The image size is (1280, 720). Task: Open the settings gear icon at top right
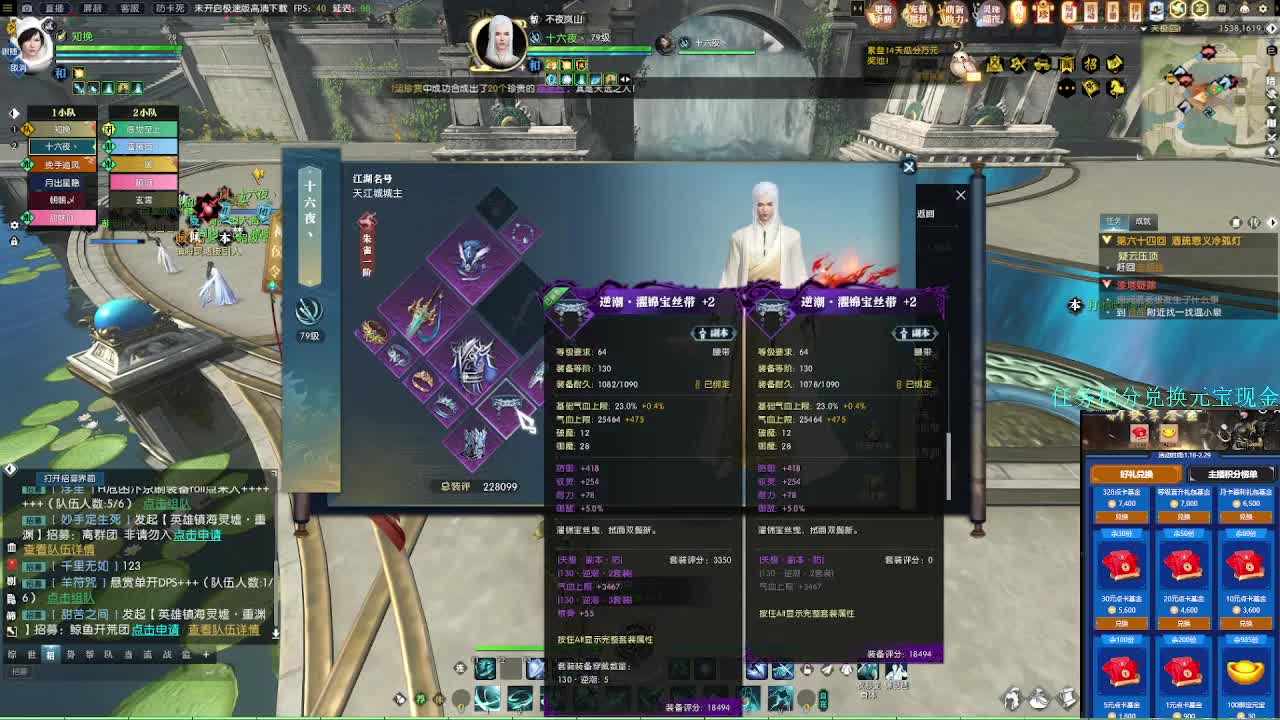pos(1262,8)
